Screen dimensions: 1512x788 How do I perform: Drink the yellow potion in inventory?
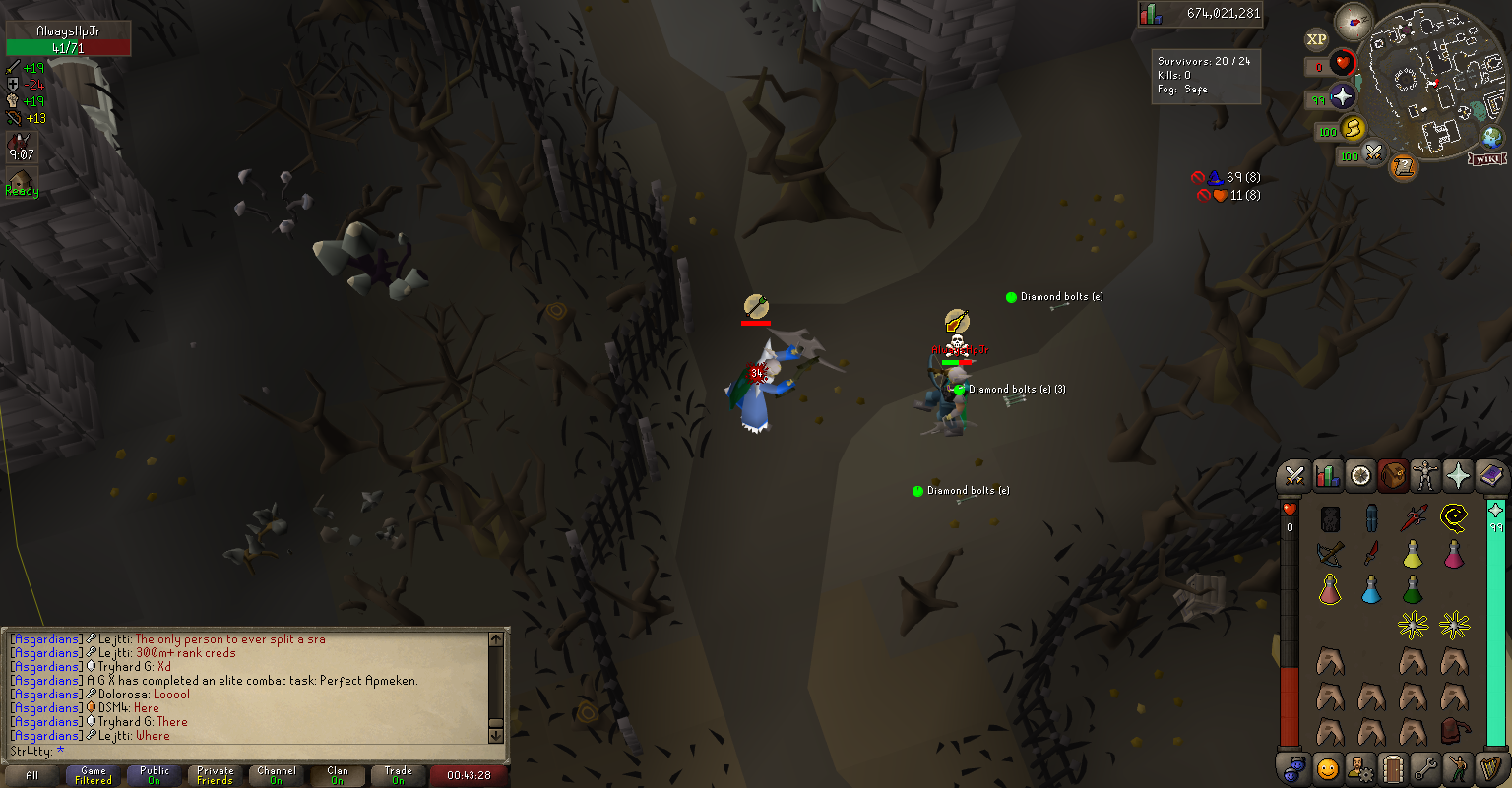1413,554
